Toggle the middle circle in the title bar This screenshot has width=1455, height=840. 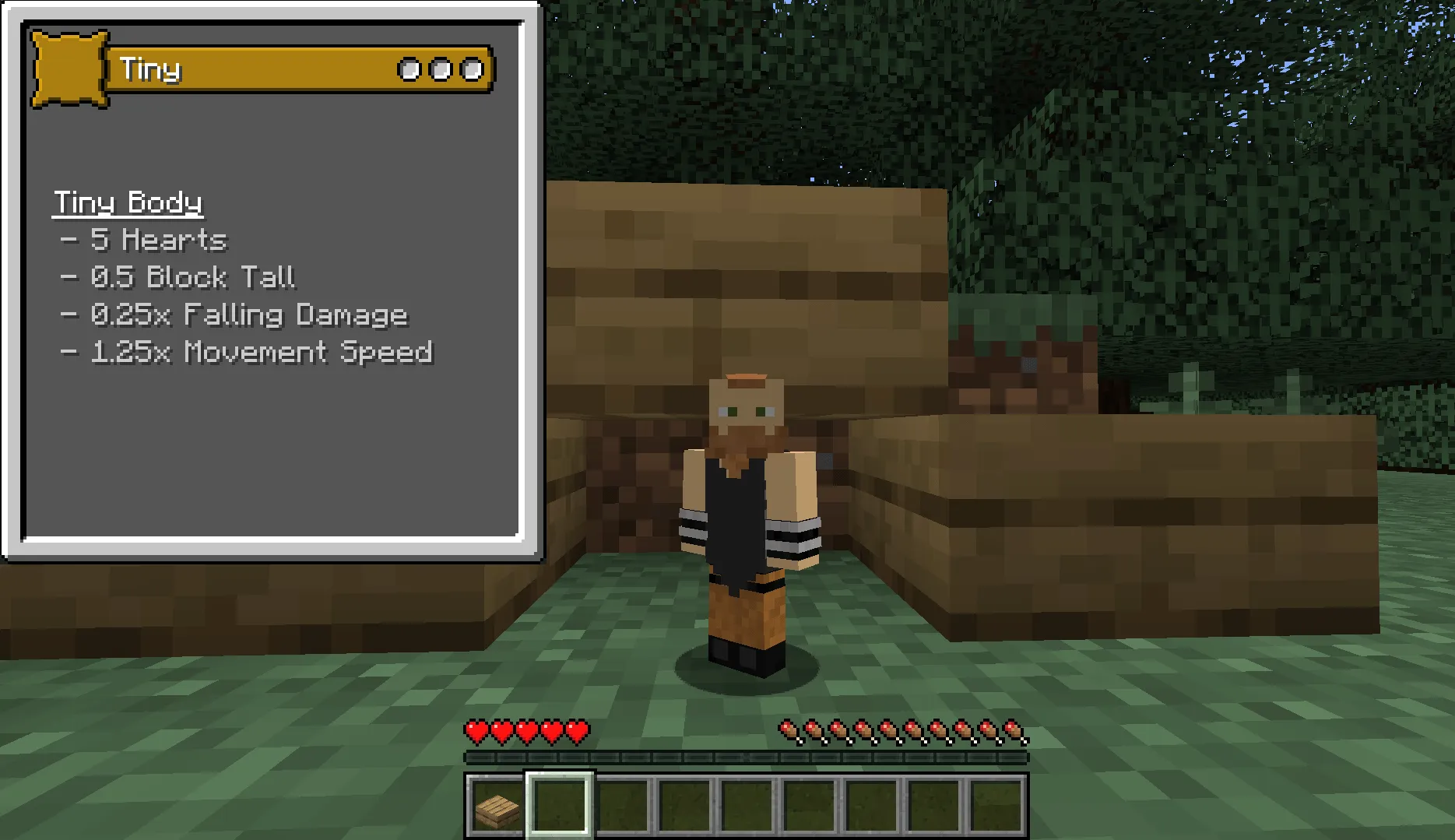(441, 69)
